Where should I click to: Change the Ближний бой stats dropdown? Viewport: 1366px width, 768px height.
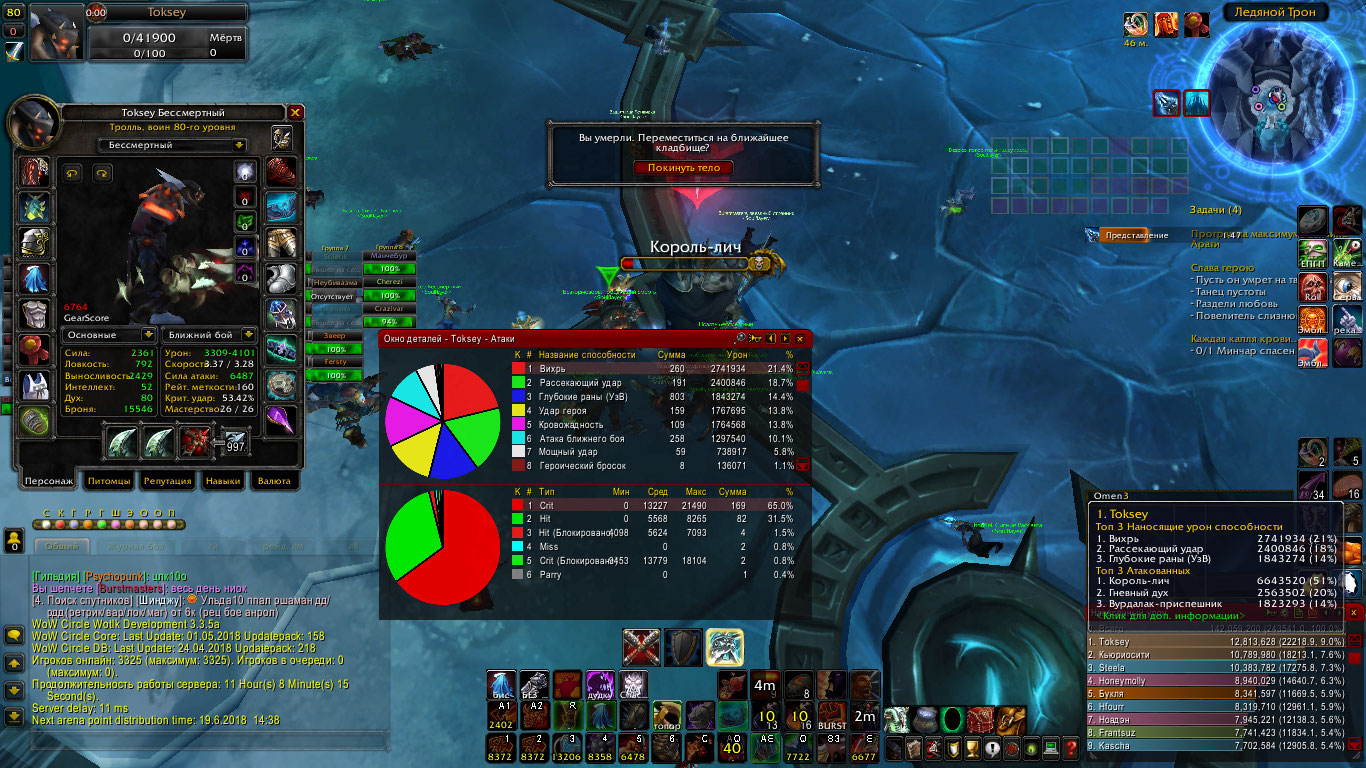[x=209, y=335]
